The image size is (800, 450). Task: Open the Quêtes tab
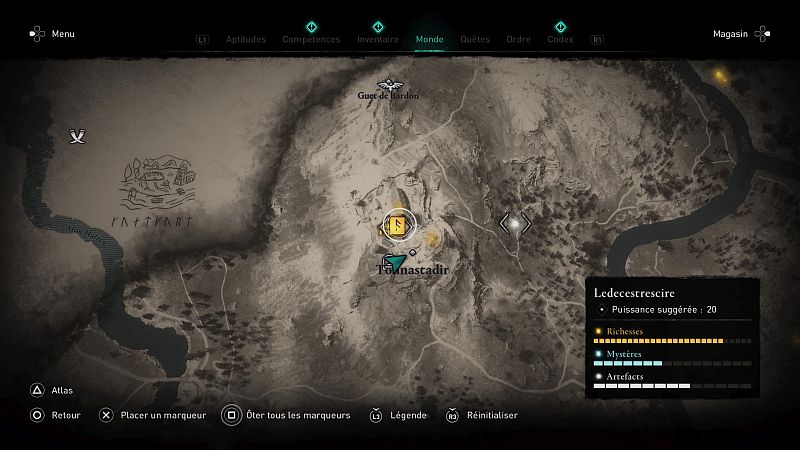[475, 40]
